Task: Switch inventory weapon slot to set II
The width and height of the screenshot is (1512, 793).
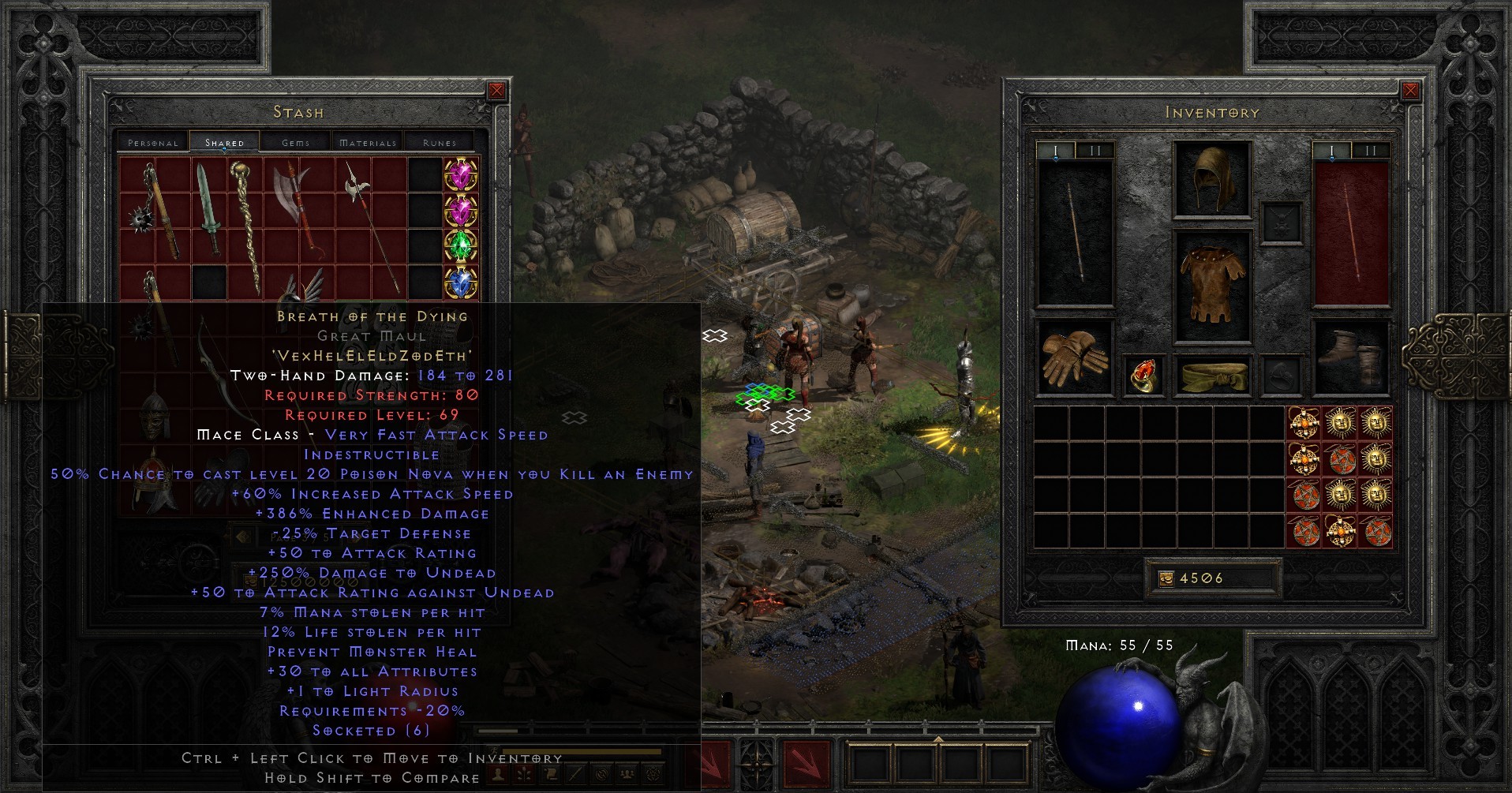Action: [x=1096, y=150]
